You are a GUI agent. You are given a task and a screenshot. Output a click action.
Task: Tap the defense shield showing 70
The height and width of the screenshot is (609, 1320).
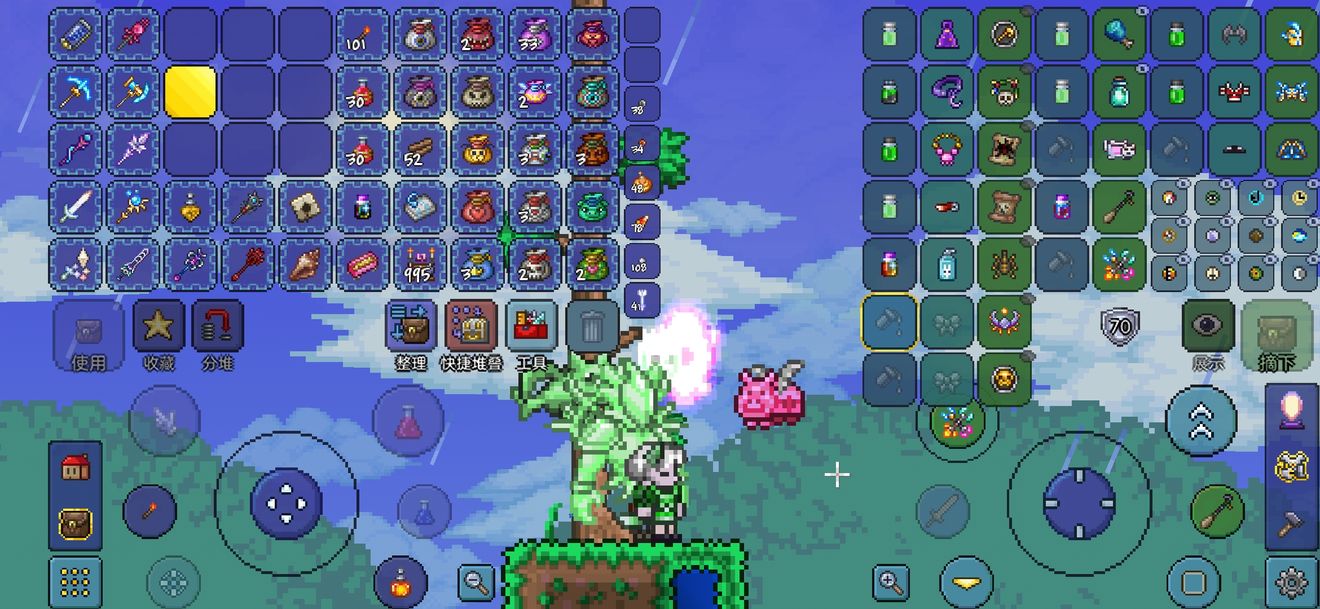pos(1119,326)
